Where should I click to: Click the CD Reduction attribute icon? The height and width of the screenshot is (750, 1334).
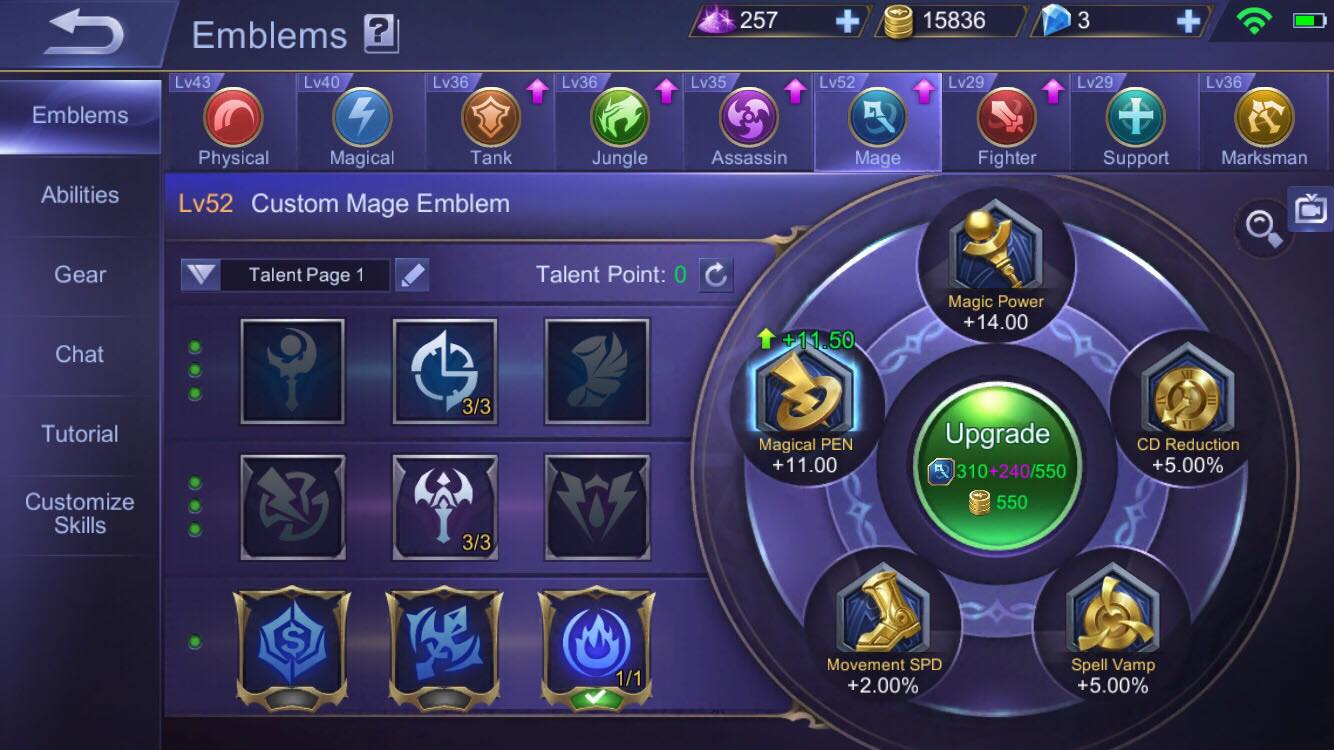tap(1185, 400)
